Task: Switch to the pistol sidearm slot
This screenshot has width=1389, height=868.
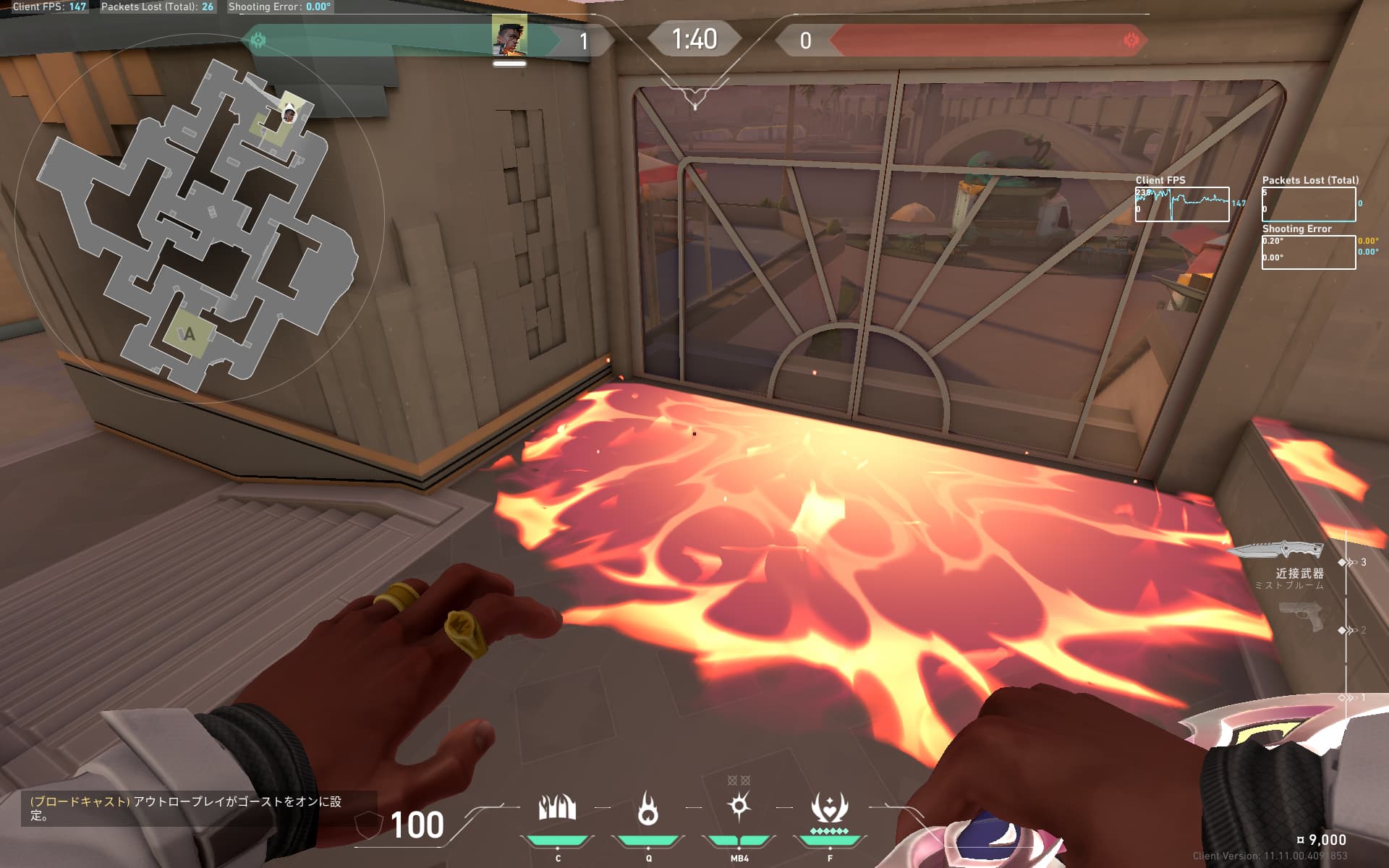Action: click(1302, 616)
